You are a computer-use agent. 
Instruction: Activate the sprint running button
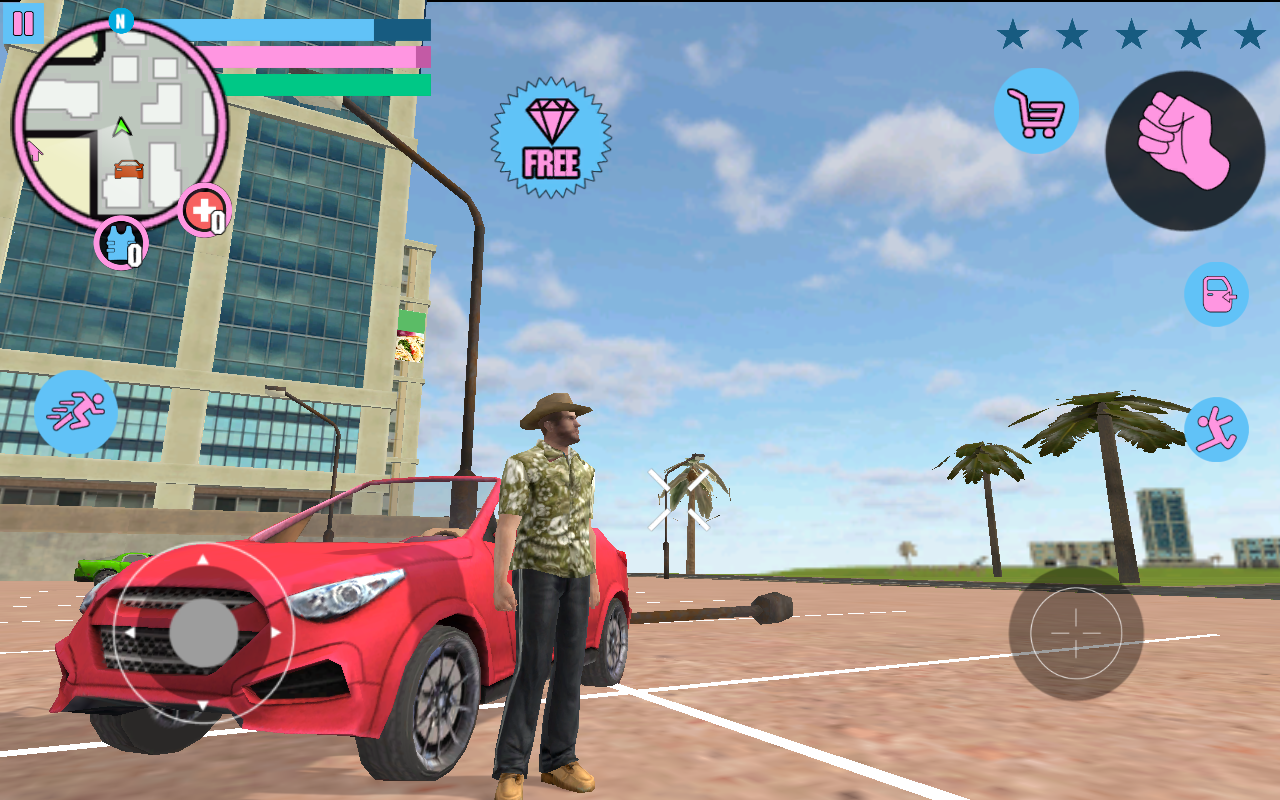click(76, 412)
